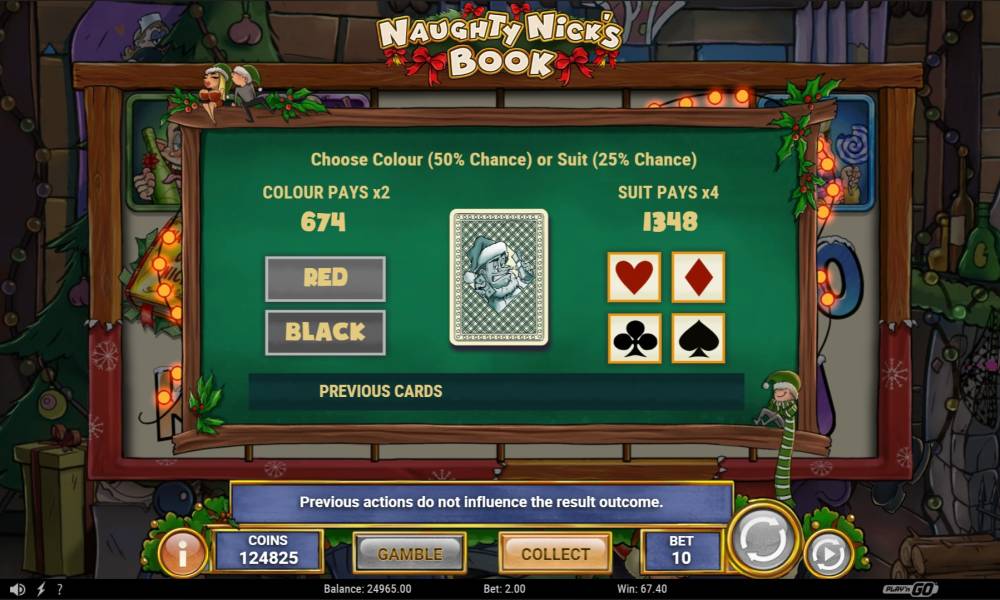Activate the autoplay button

828,554
